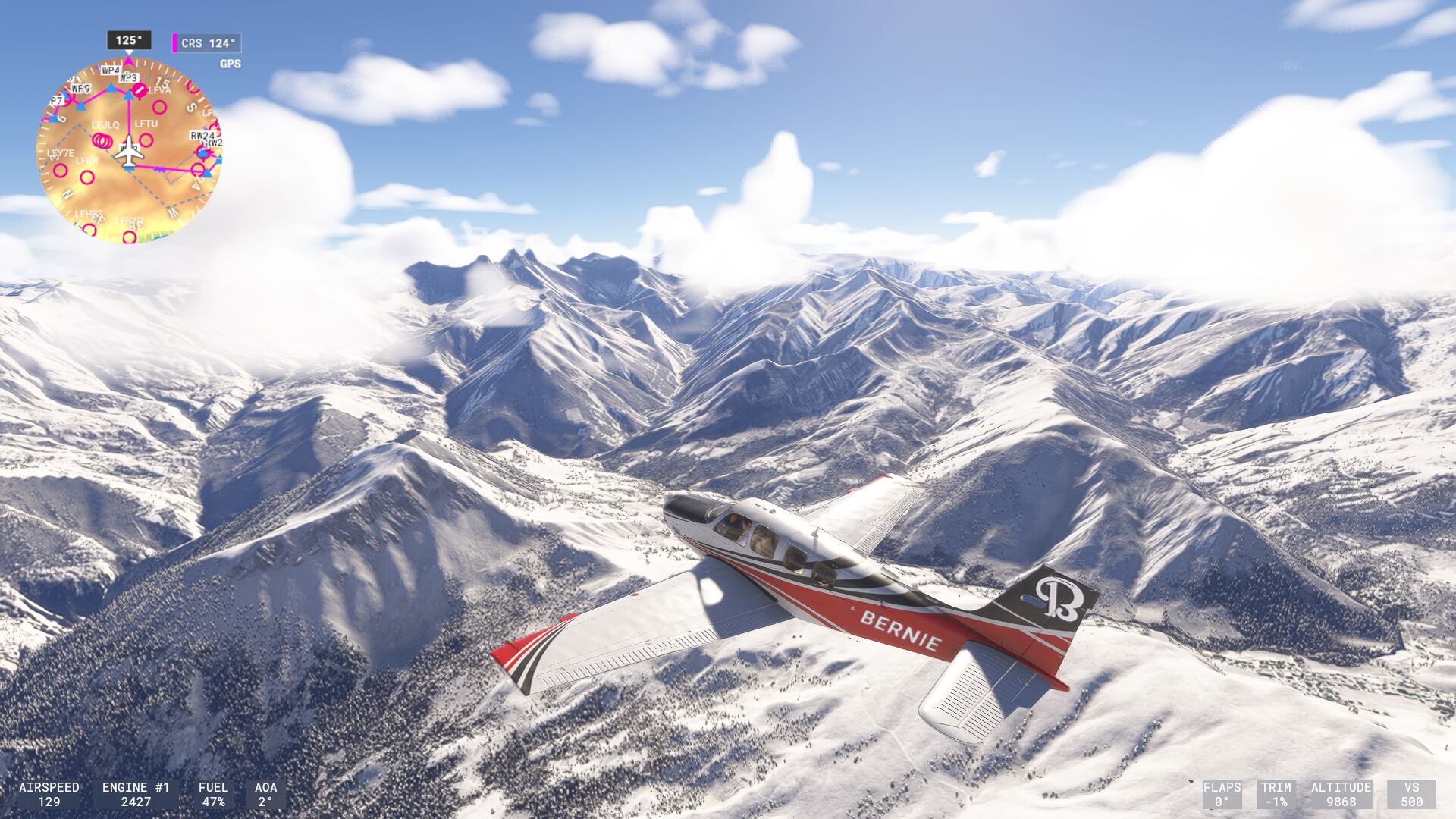
Task: Select the white aircraft icon on the minimap
Action: (129, 151)
